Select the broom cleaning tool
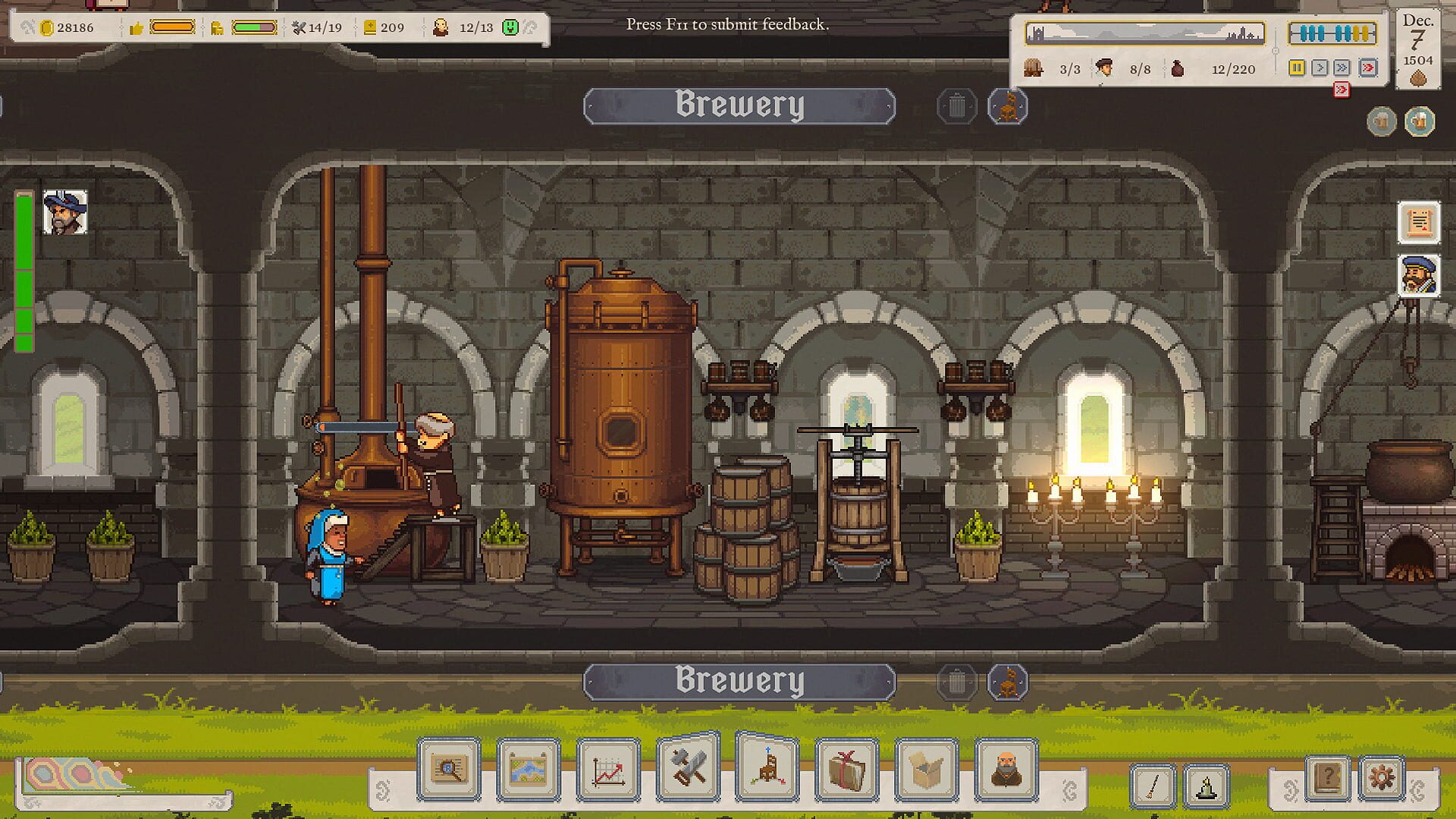1456x819 pixels. tap(1153, 786)
